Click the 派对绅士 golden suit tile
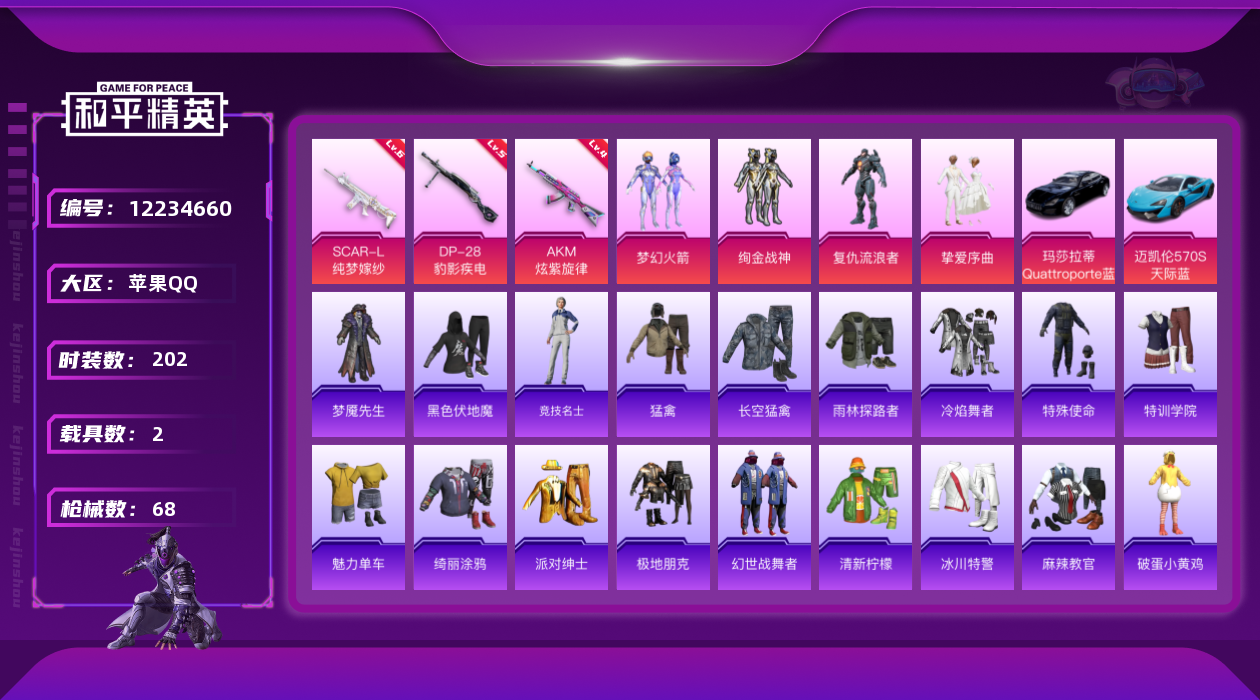1260x700 pixels. [x=561, y=517]
